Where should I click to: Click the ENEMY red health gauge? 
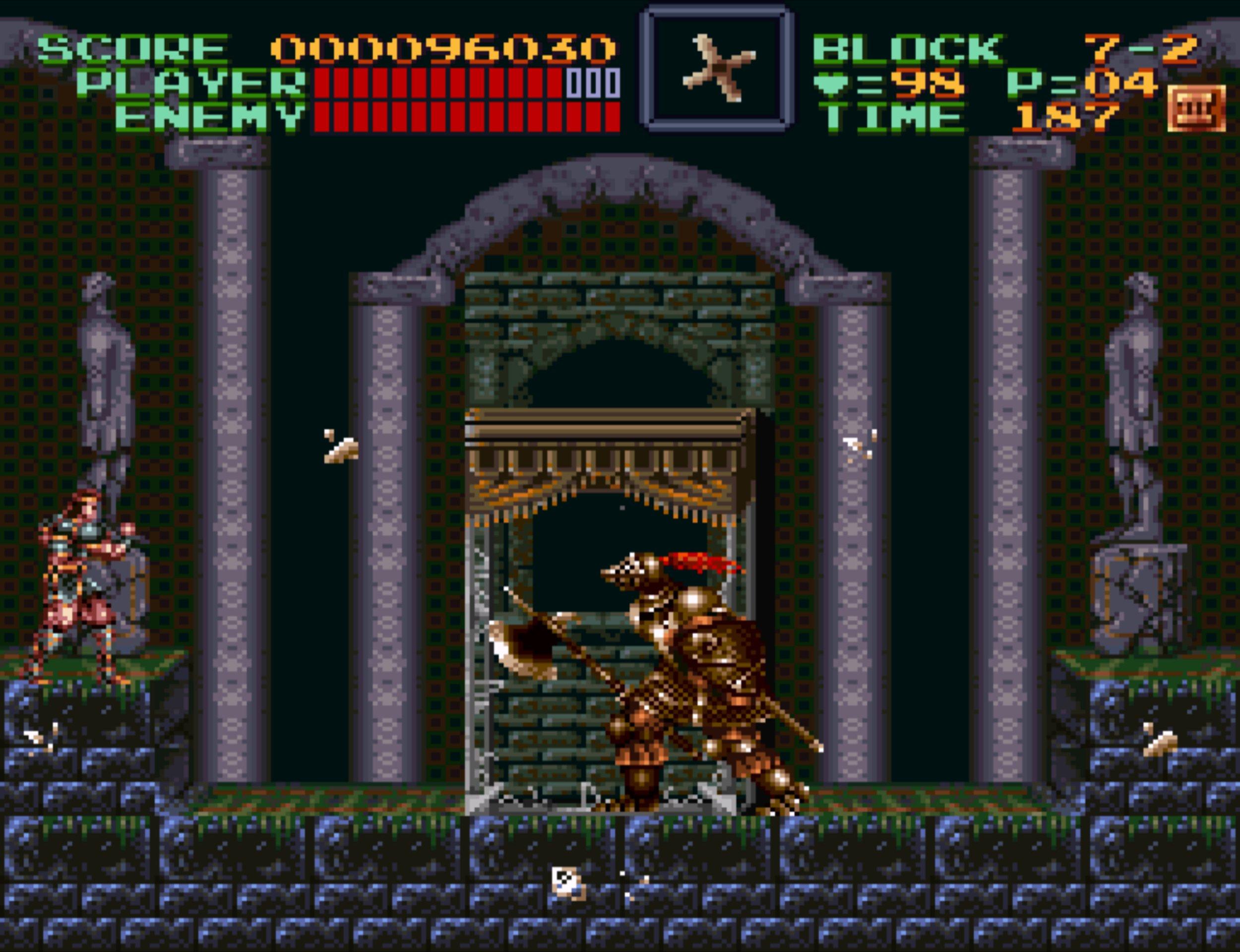465,117
